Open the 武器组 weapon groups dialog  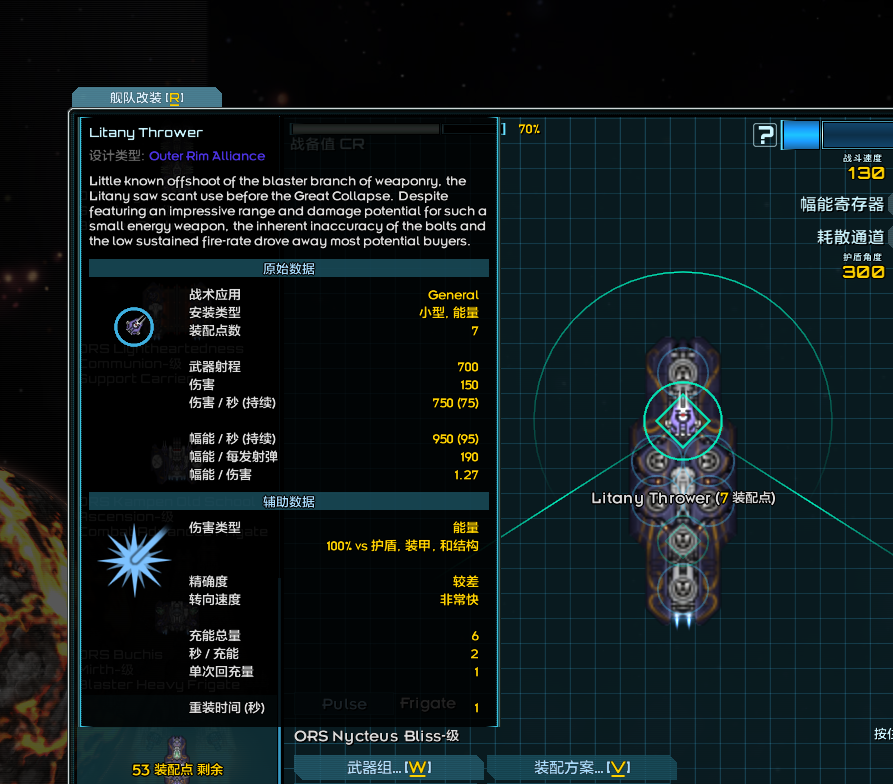388,767
